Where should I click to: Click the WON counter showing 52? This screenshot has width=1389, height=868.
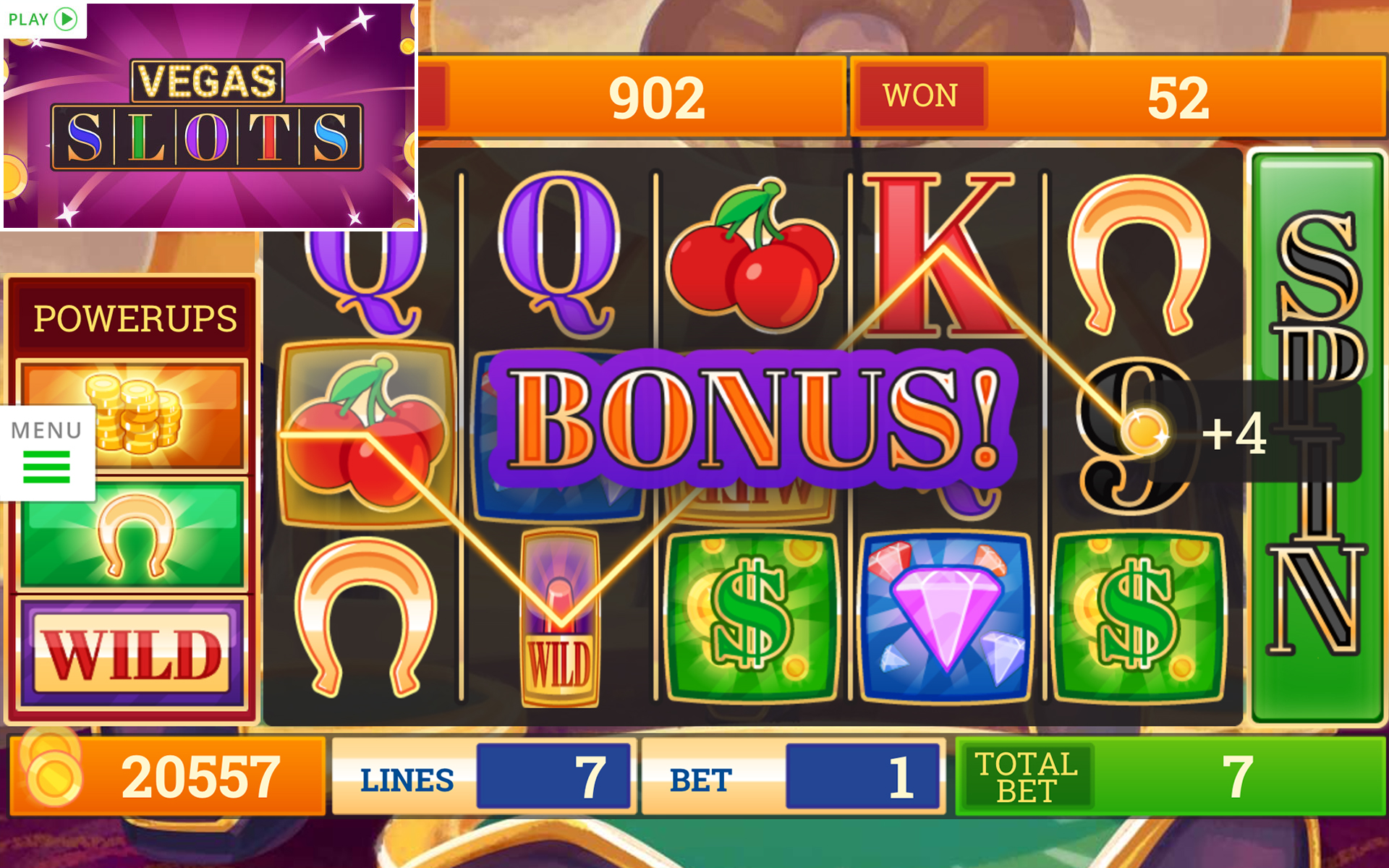coord(1118,94)
